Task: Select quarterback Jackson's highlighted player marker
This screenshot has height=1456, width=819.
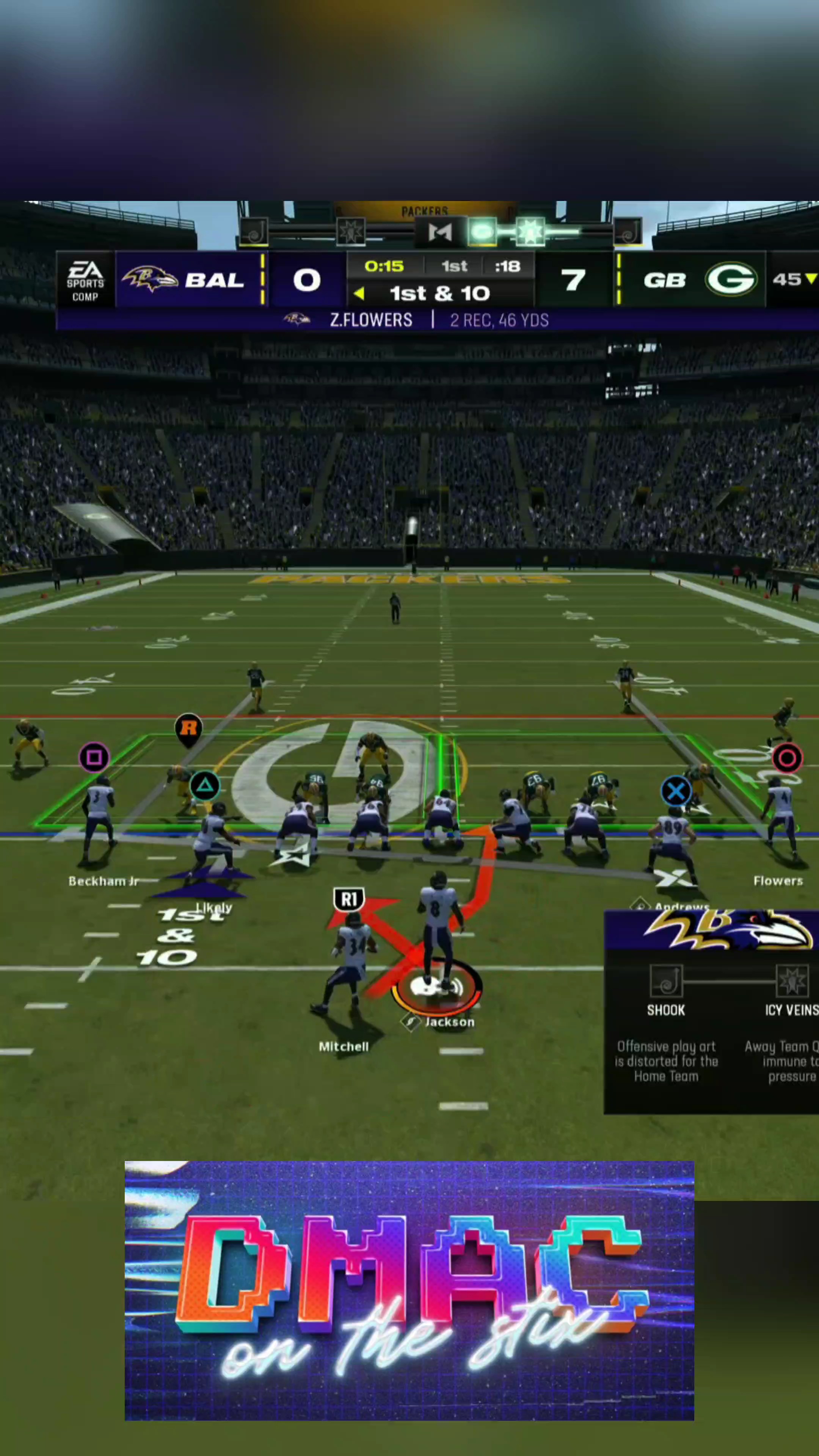Action: click(436, 987)
